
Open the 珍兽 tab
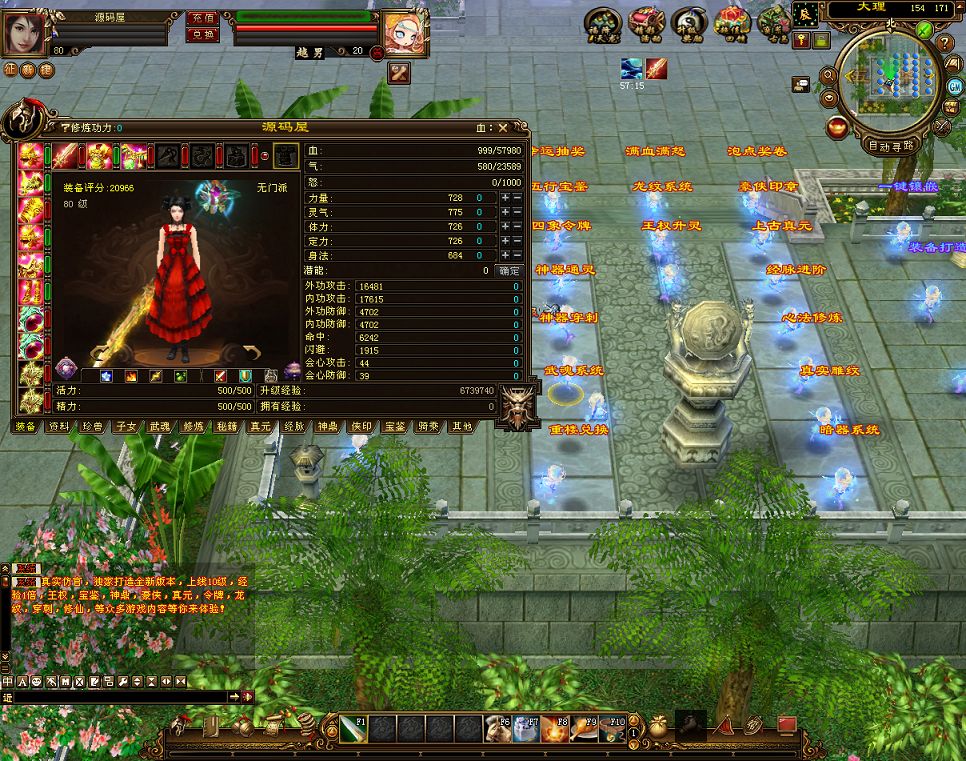tap(93, 426)
